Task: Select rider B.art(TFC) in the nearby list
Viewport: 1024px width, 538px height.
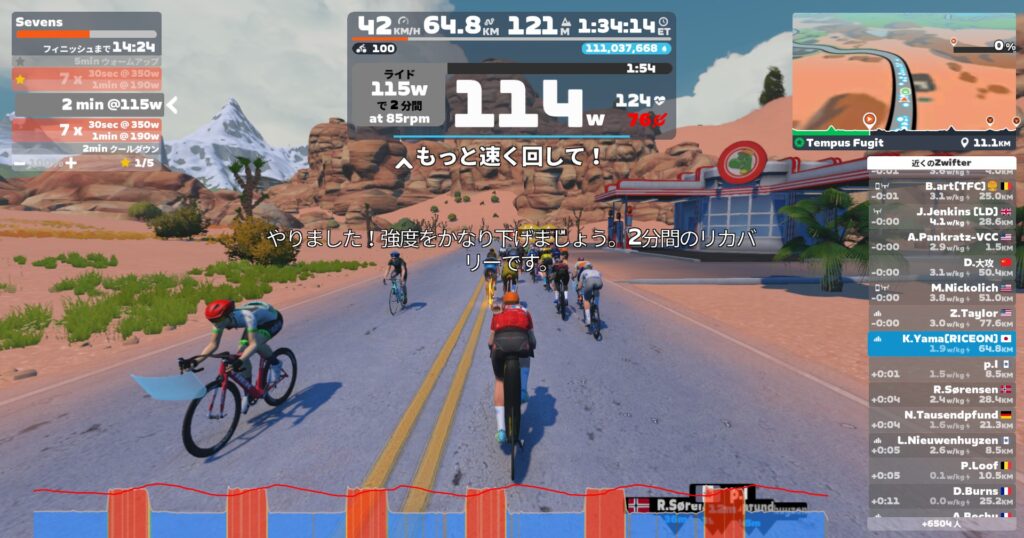Action: coord(942,191)
